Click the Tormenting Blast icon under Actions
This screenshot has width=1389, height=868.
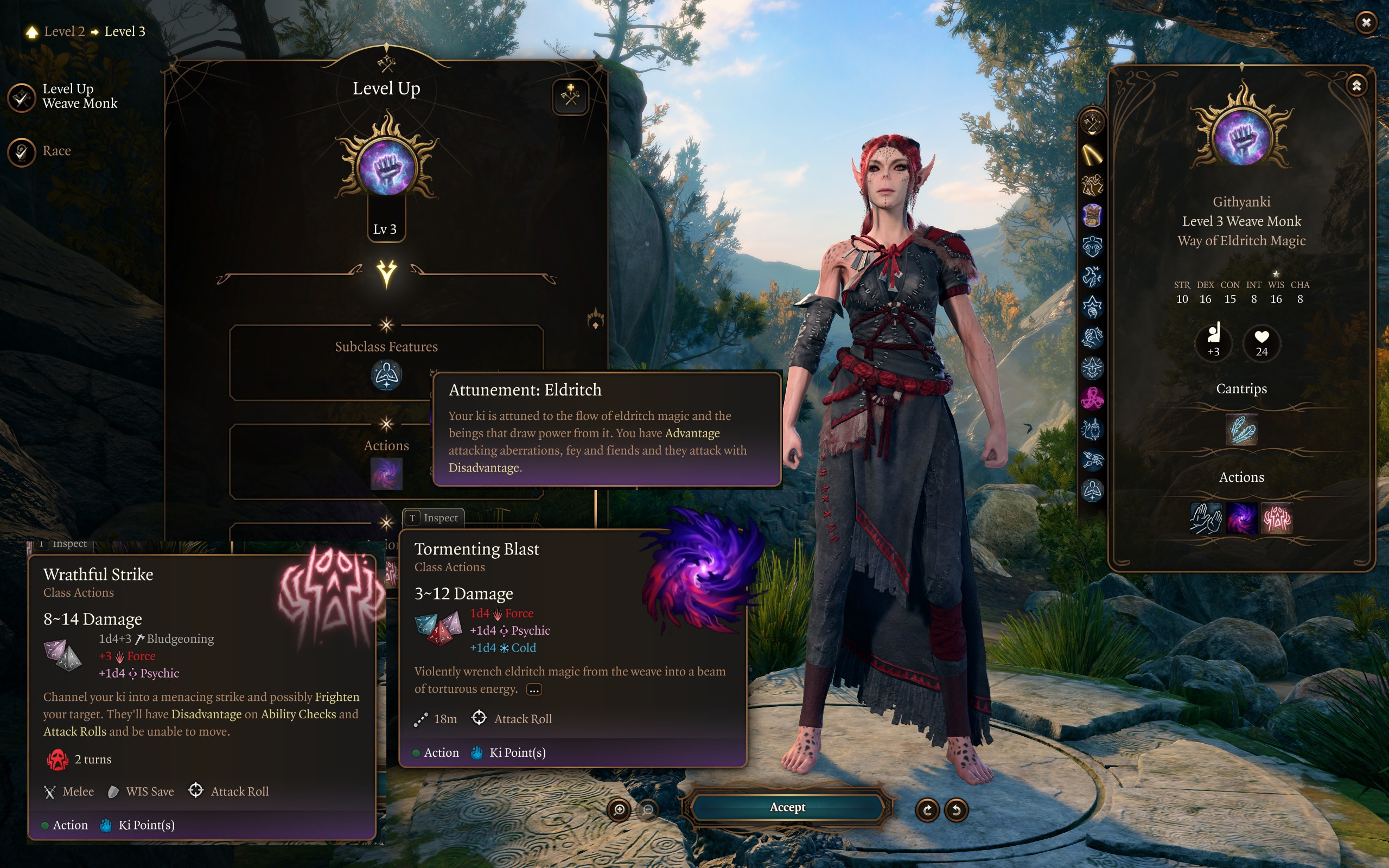[x=386, y=473]
